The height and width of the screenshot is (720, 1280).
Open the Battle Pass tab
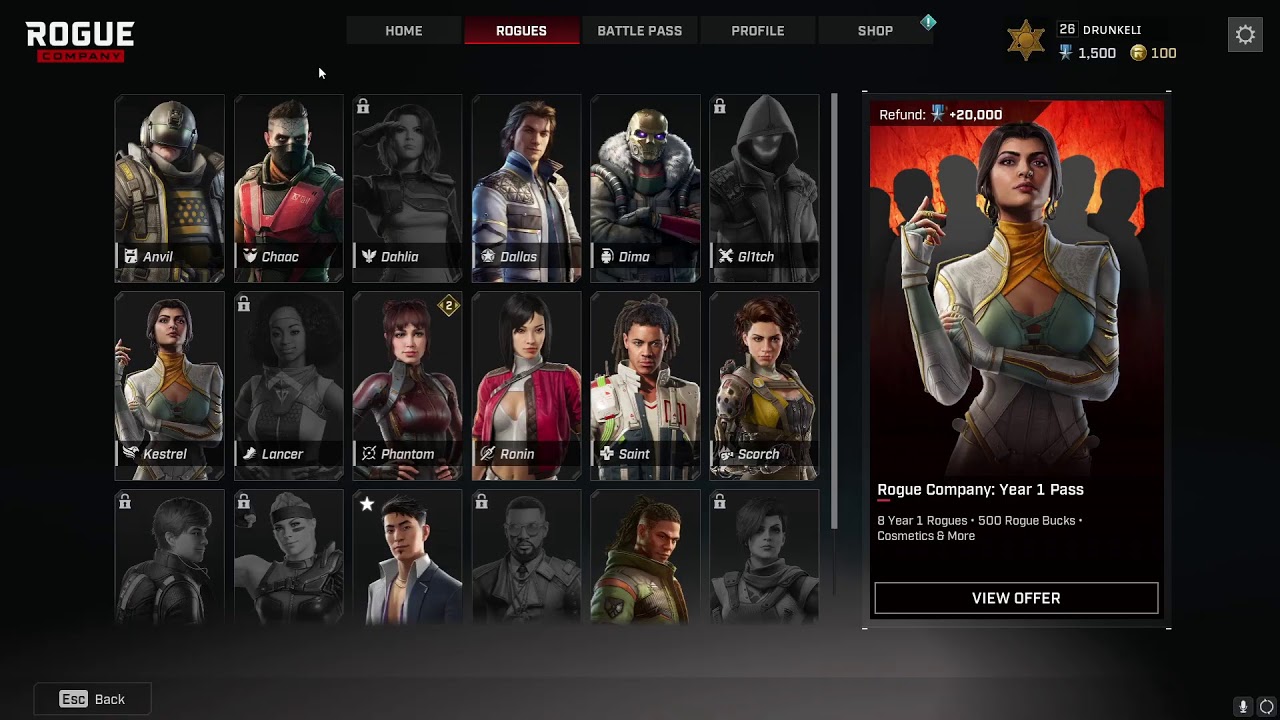[639, 31]
